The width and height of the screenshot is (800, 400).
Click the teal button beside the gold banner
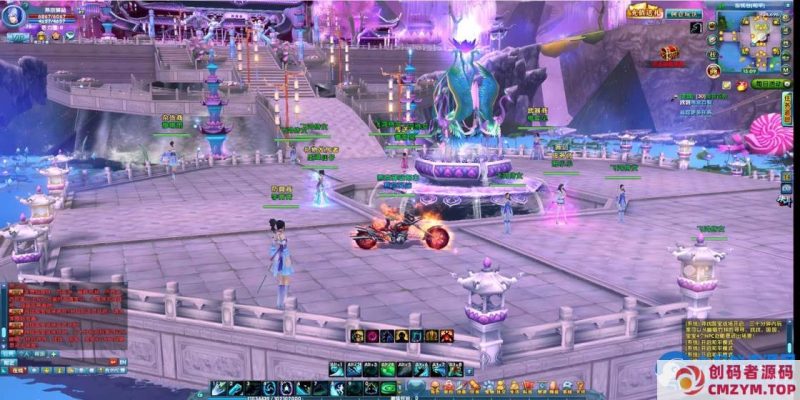[x=683, y=15]
